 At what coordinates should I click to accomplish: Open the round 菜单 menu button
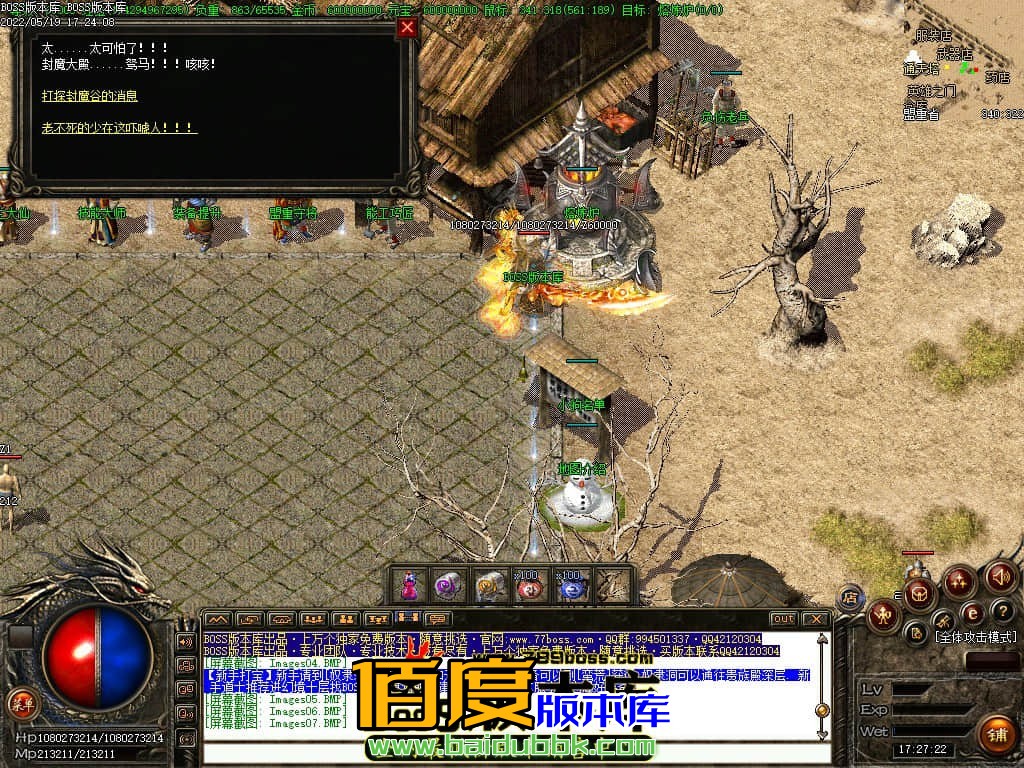click(x=21, y=702)
